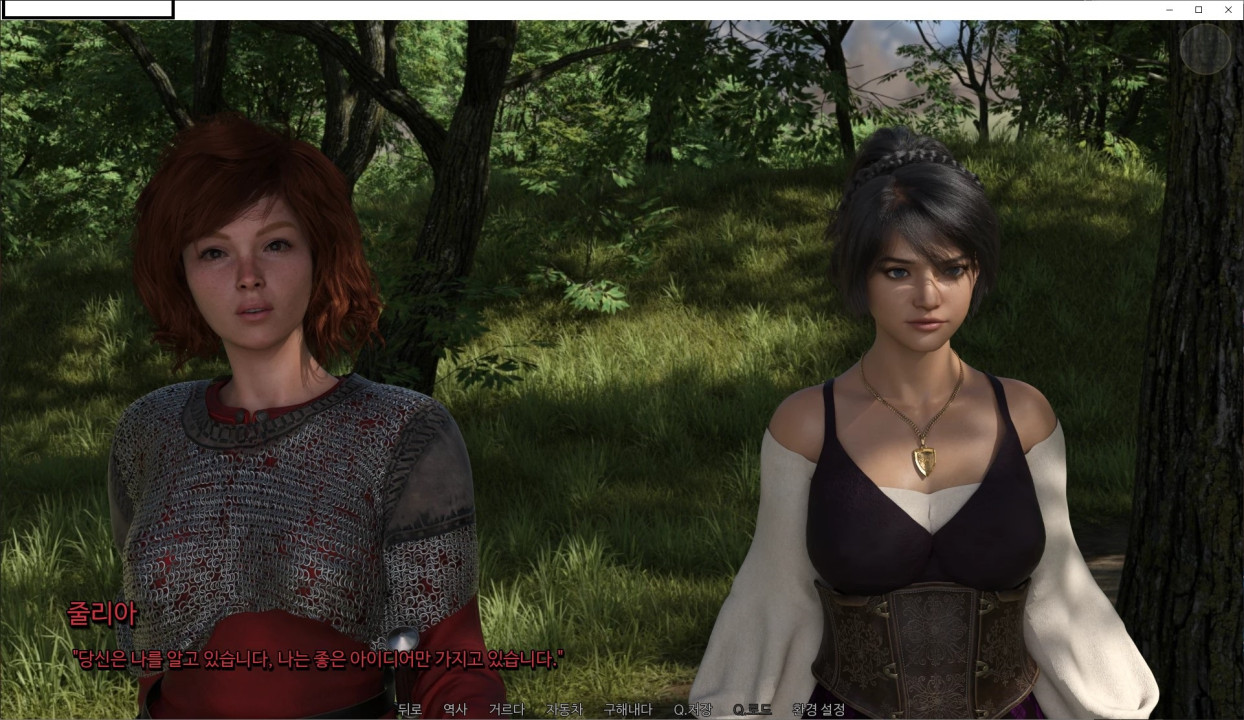Open the save menu via 구해내다
Screen dimensions: 1244x720
pos(628,710)
